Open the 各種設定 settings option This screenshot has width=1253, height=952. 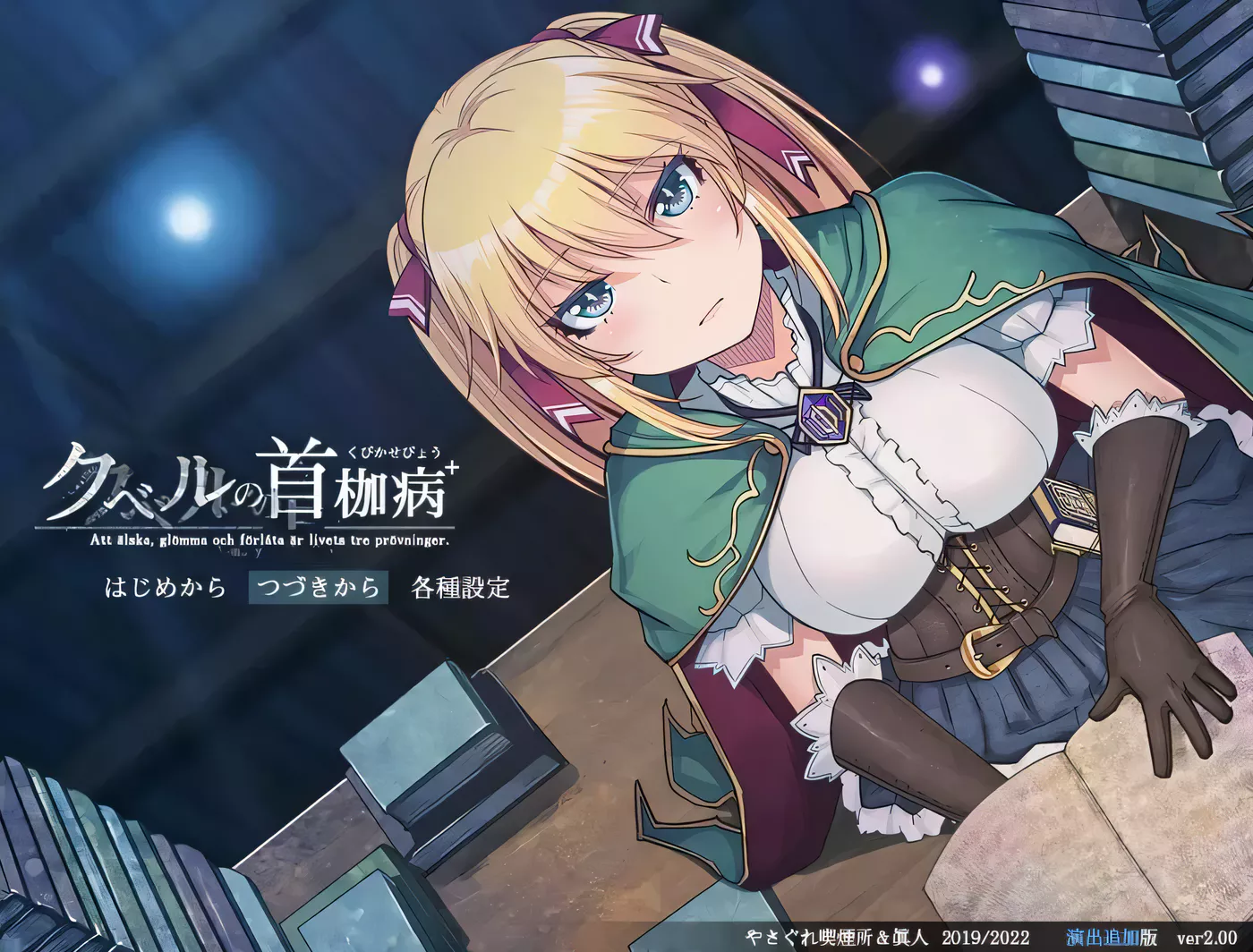[x=459, y=590]
